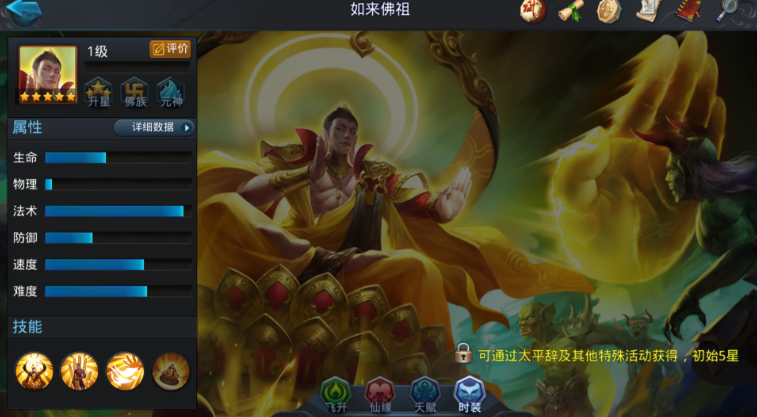
Task: View the glowing palm strike skill
Action: [x=125, y=371]
